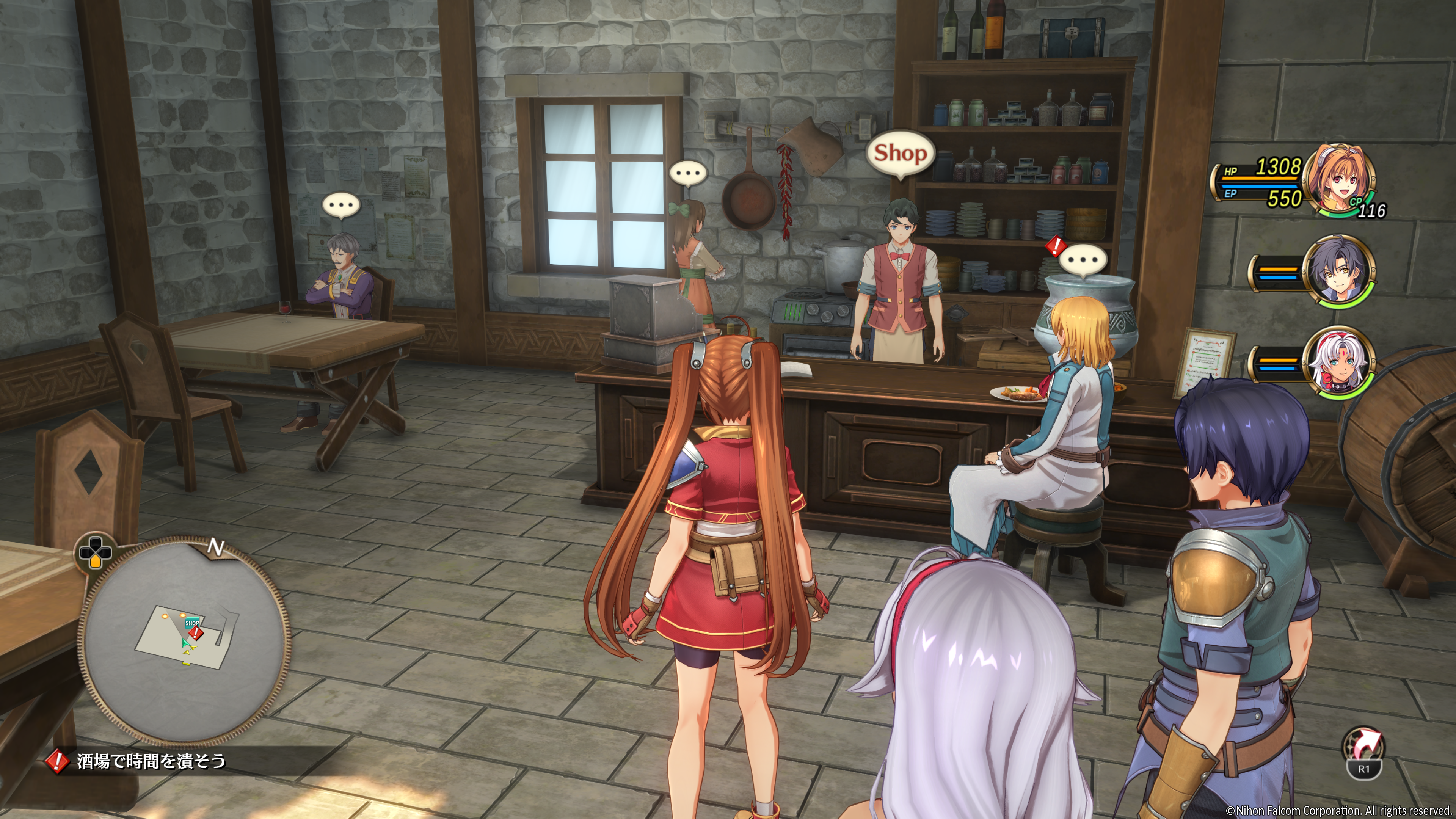
Task: Open the Shop speech bubble
Action: 900,153
